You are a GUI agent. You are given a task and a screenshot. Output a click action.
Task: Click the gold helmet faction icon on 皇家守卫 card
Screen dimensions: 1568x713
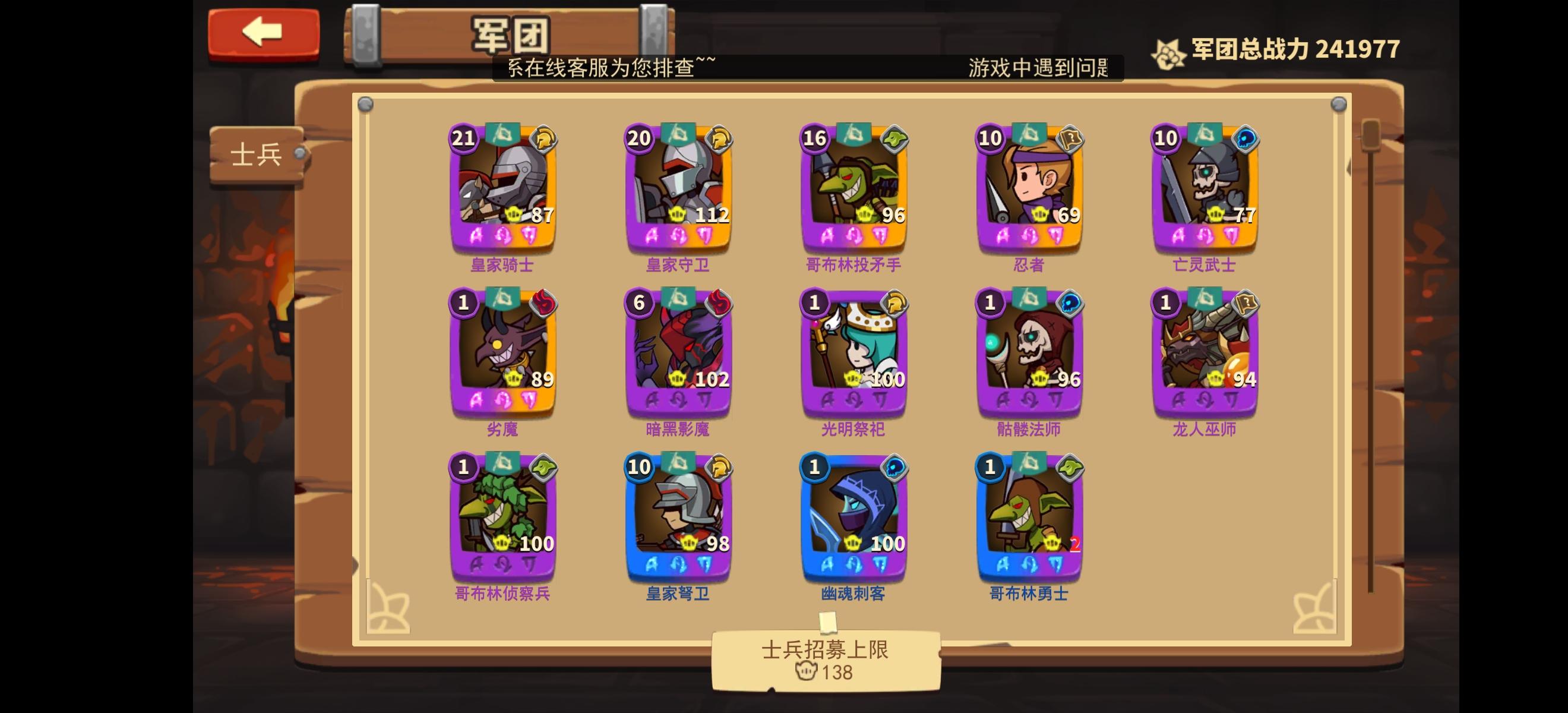719,140
